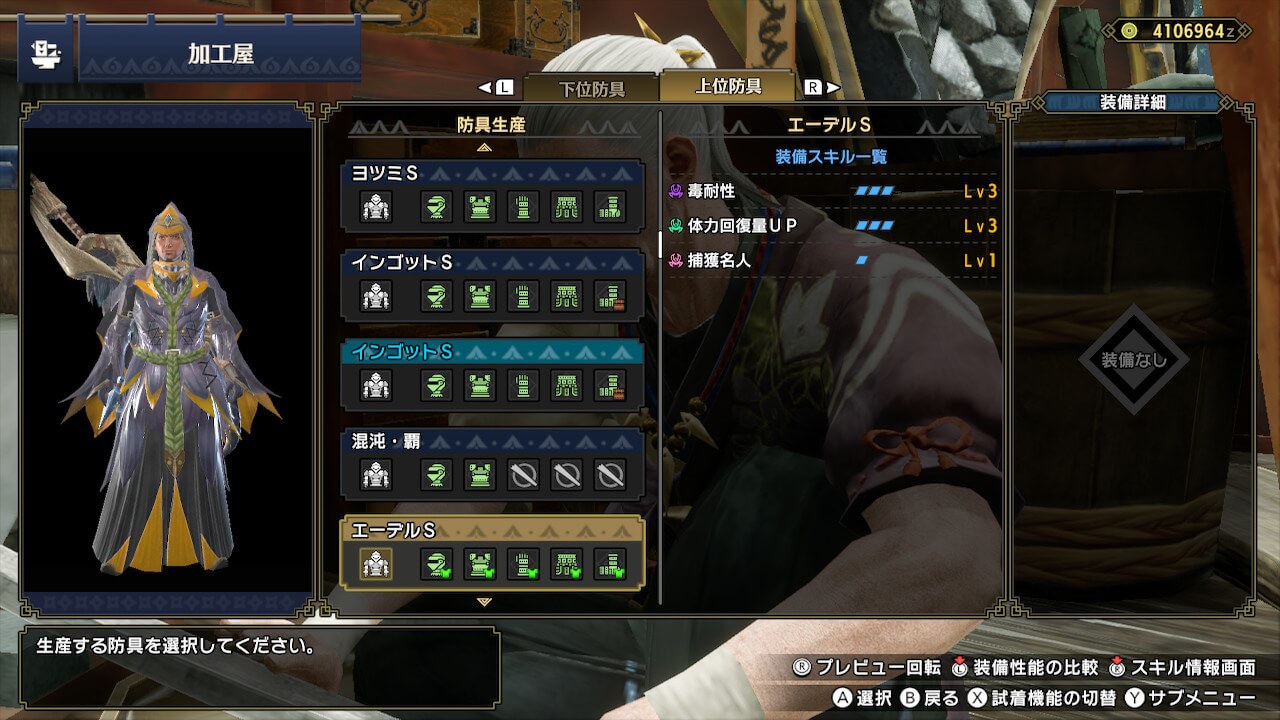
Task: Pick the エーデルS chest armor icon
Action: click(480, 565)
